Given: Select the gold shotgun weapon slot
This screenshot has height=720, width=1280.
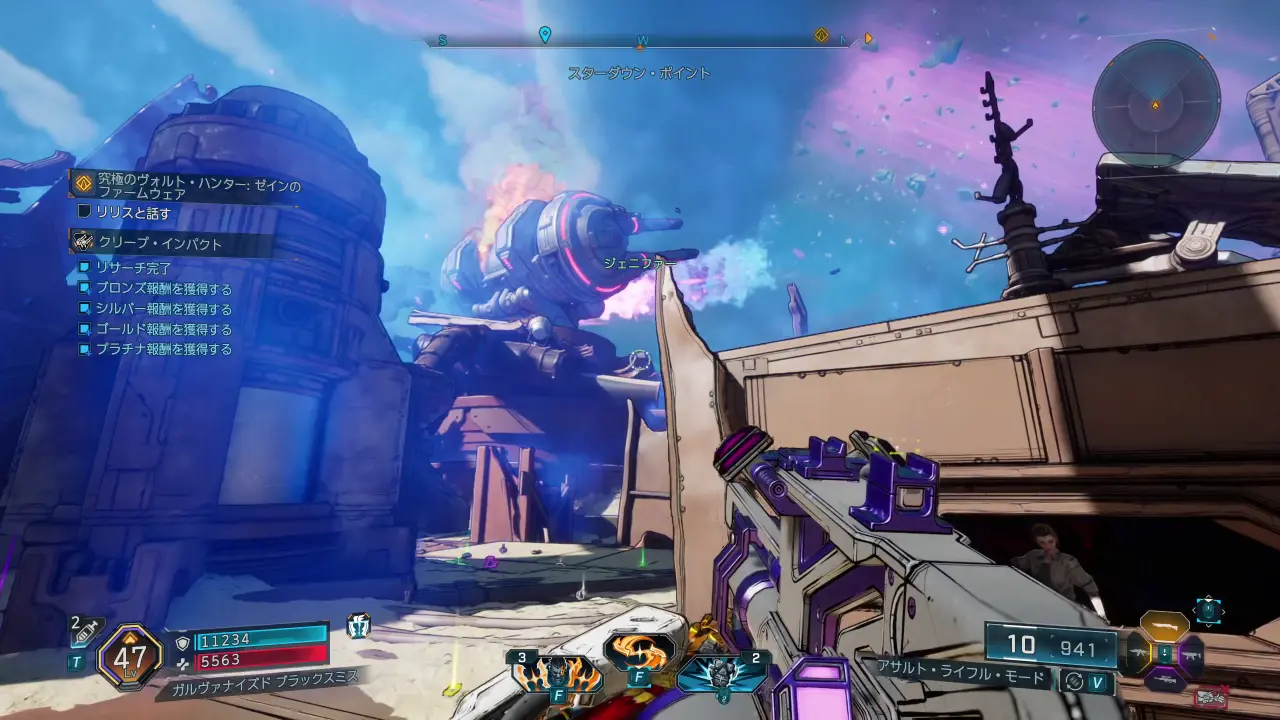Looking at the screenshot, I should pyautogui.click(x=1164, y=626).
